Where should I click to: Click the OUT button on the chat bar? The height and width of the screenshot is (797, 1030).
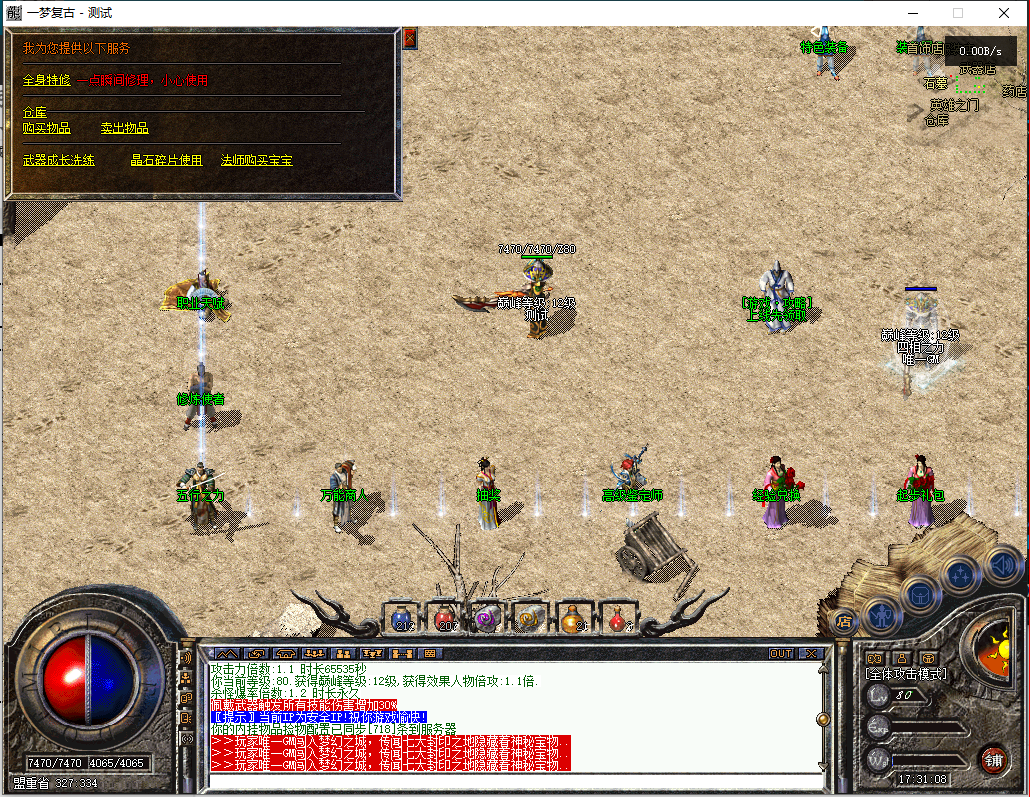pos(780,653)
